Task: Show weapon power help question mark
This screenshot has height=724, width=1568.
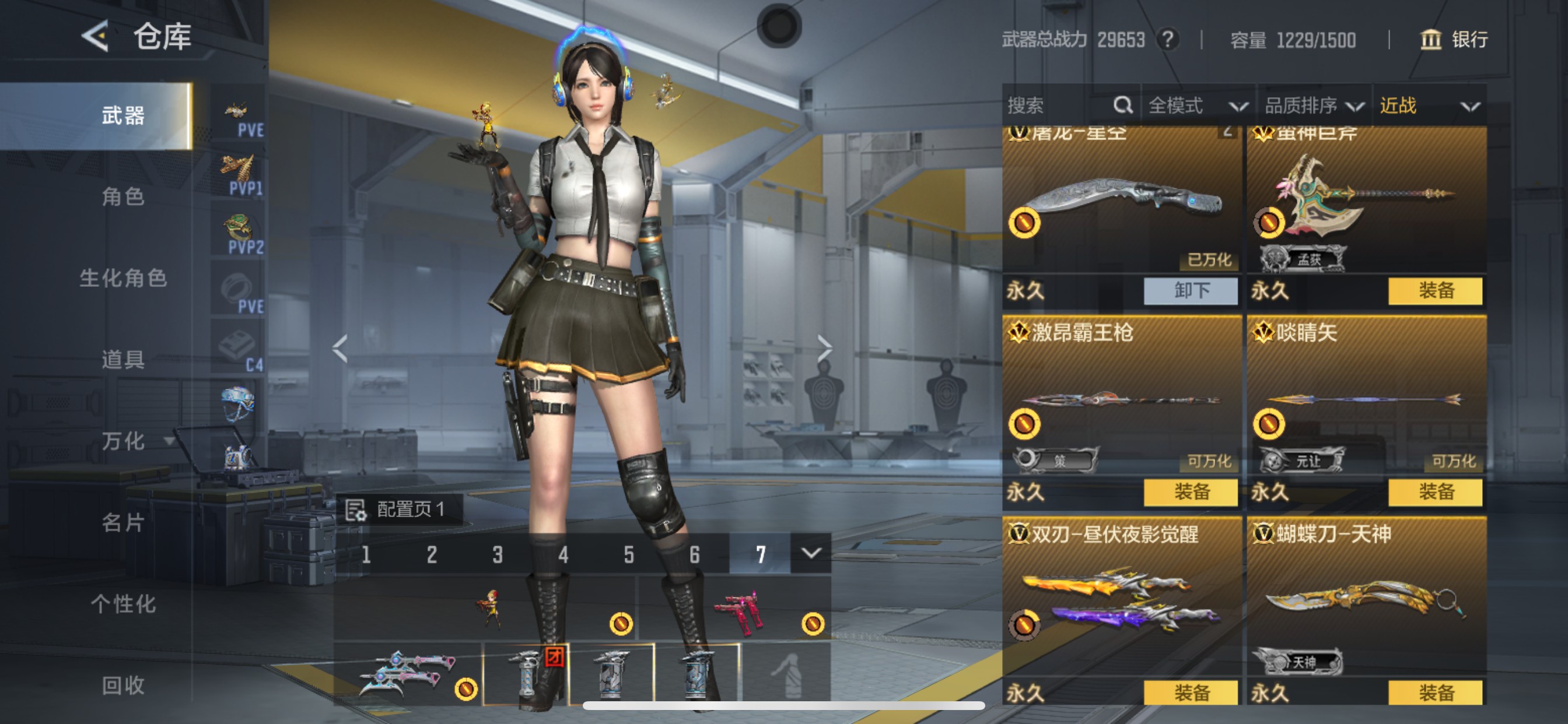Action: [1167, 40]
